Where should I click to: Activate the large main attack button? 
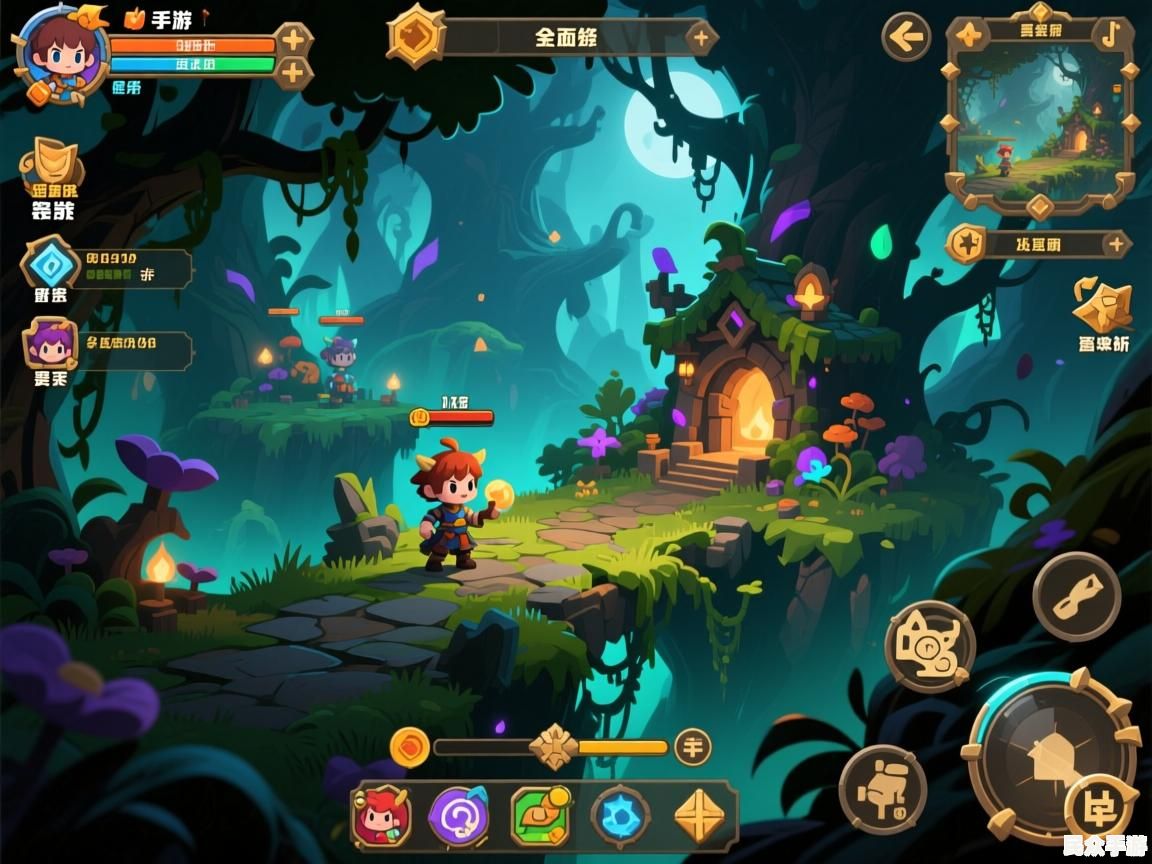(1050, 755)
